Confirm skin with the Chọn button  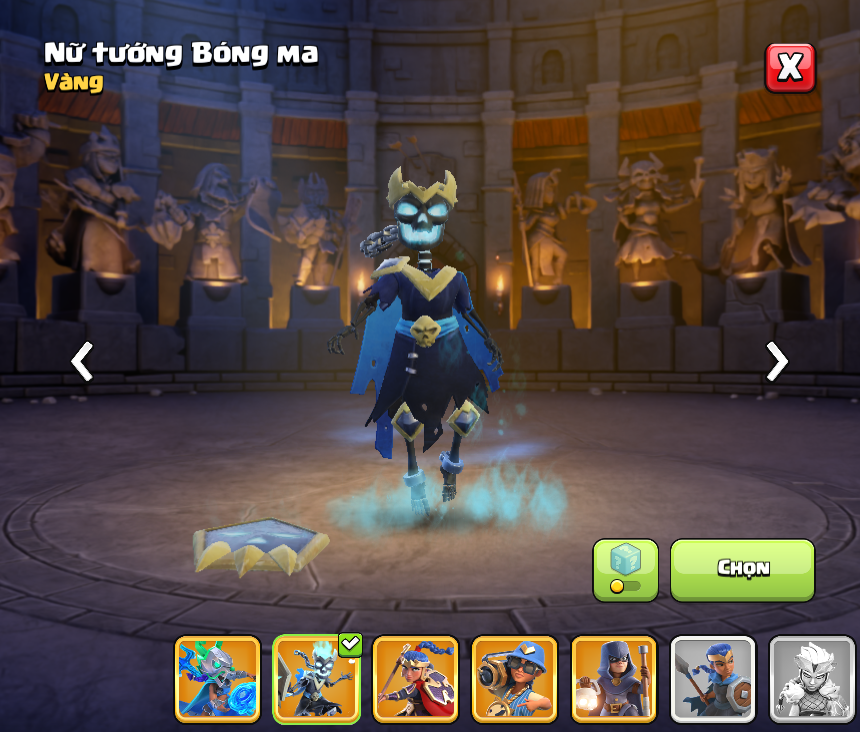742,569
